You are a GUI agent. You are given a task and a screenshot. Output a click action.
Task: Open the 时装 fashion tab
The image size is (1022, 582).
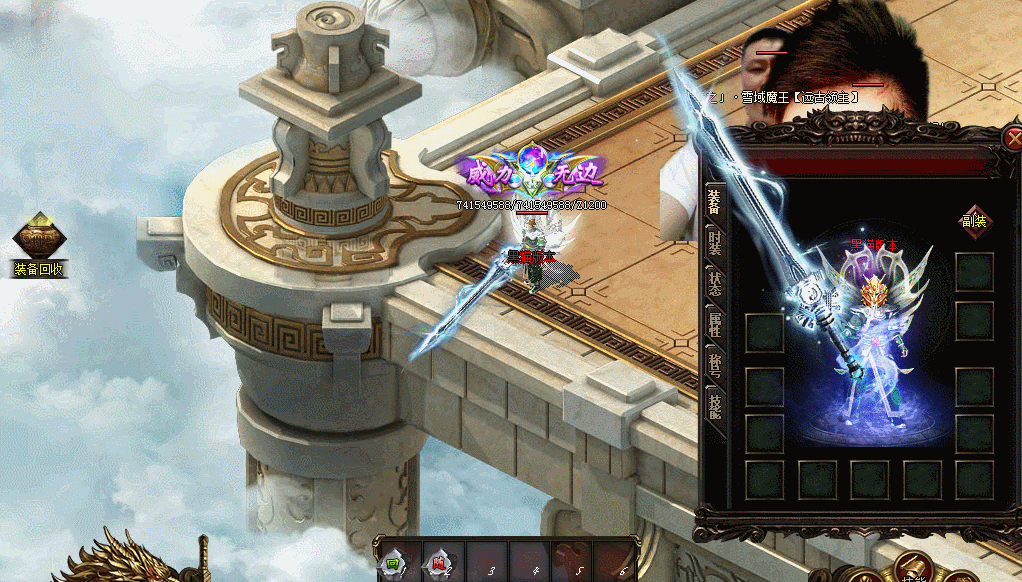(714, 243)
